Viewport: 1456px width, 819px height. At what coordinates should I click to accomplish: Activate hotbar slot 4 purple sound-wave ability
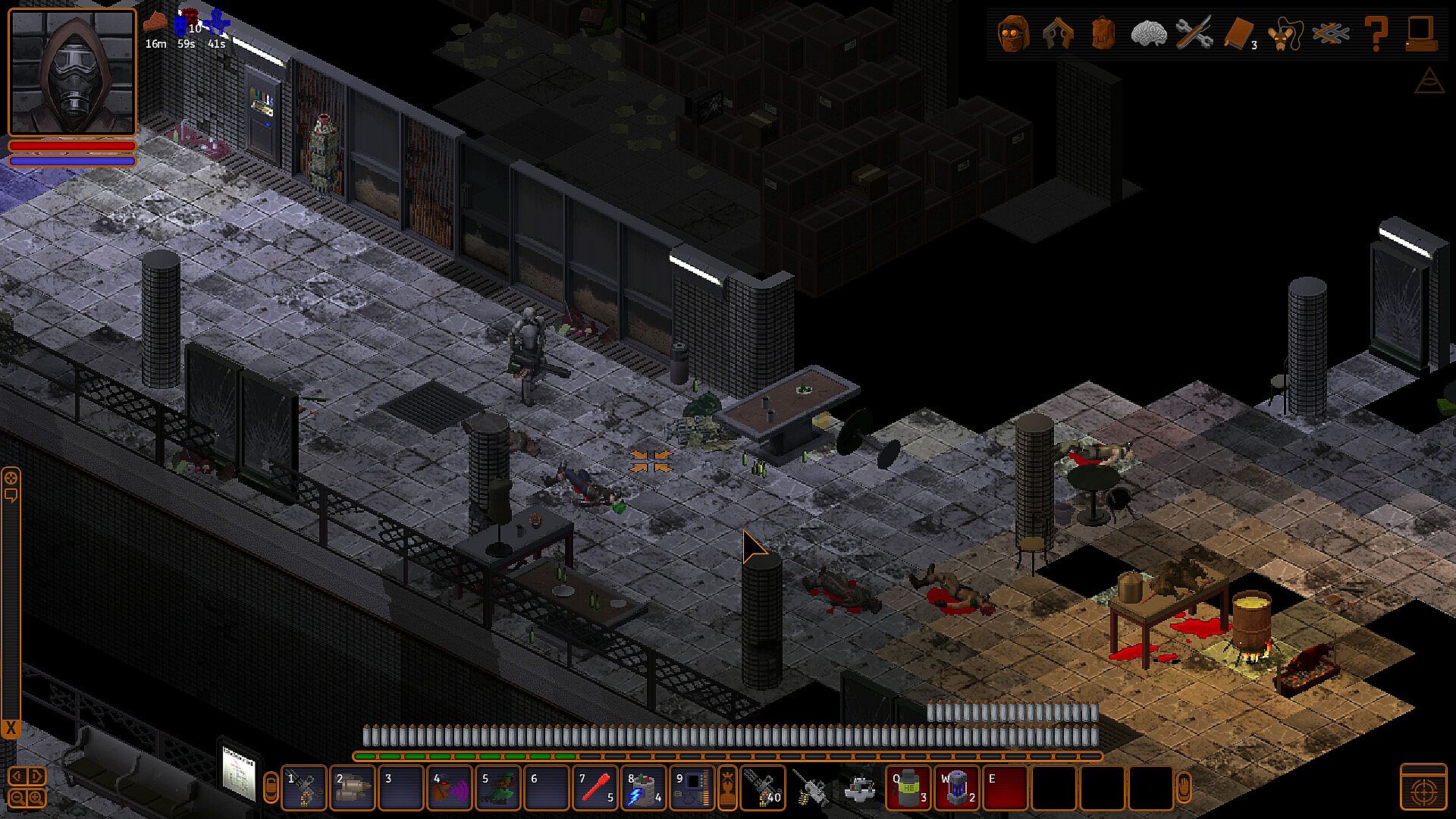[450, 788]
